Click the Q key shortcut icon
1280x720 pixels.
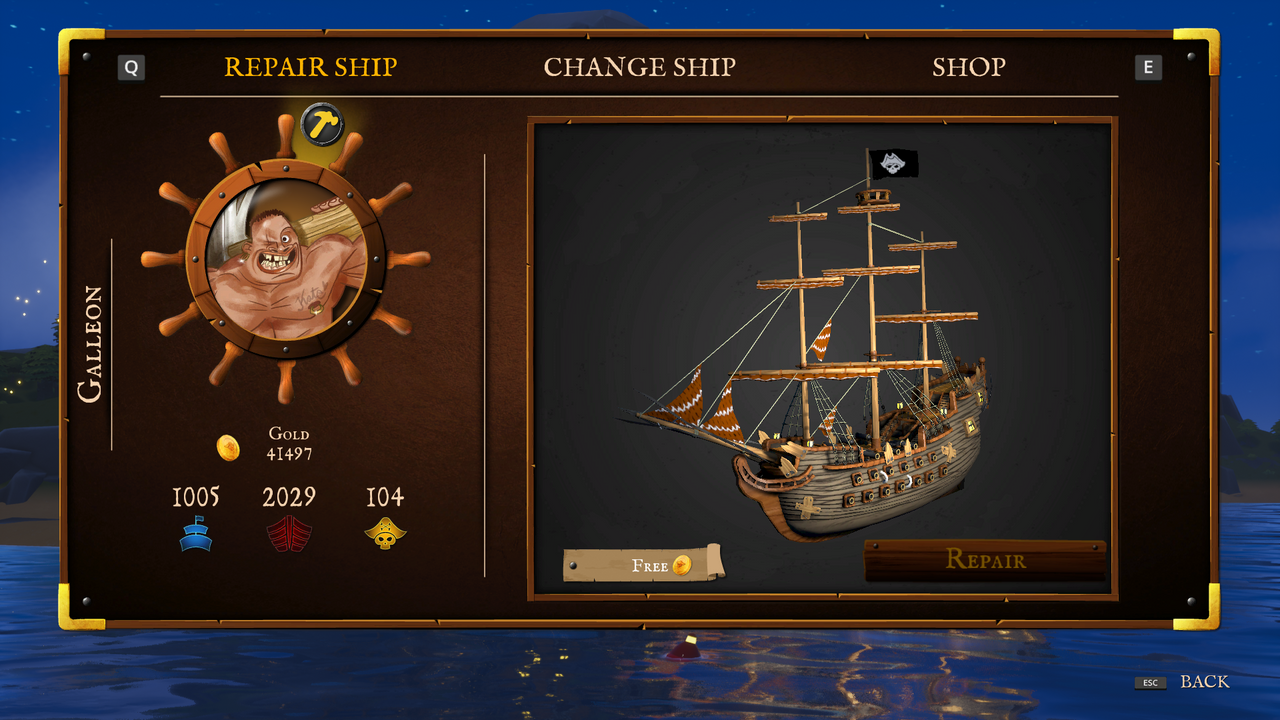coord(130,68)
